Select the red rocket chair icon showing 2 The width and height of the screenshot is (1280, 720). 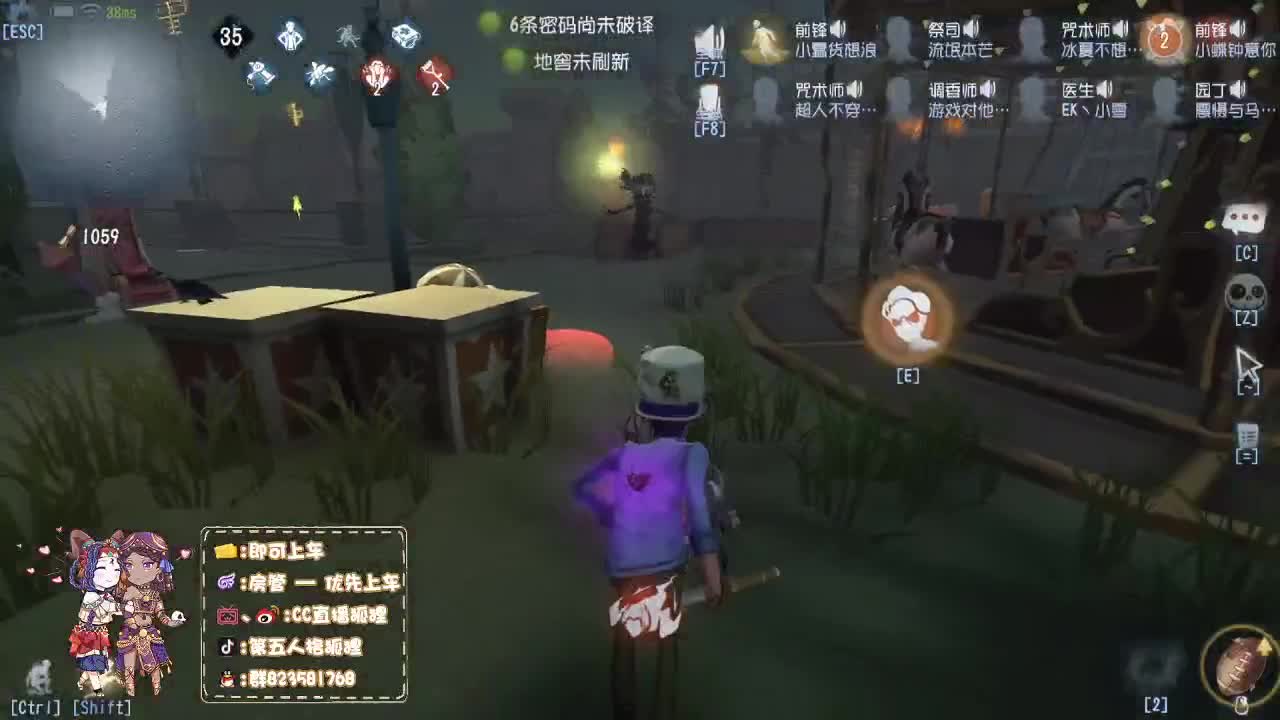click(x=377, y=72)
